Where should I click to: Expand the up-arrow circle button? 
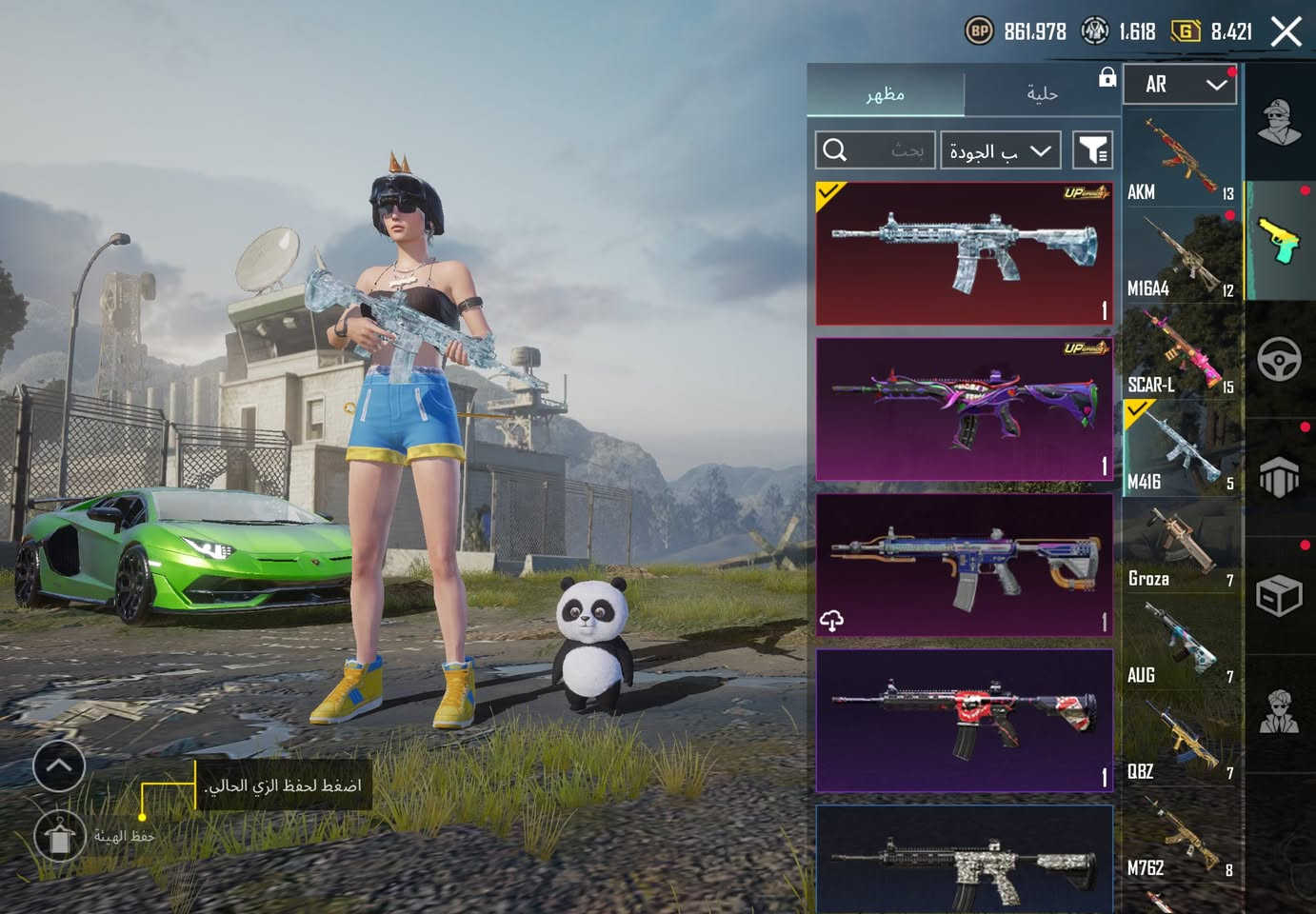tap(59, 765)
